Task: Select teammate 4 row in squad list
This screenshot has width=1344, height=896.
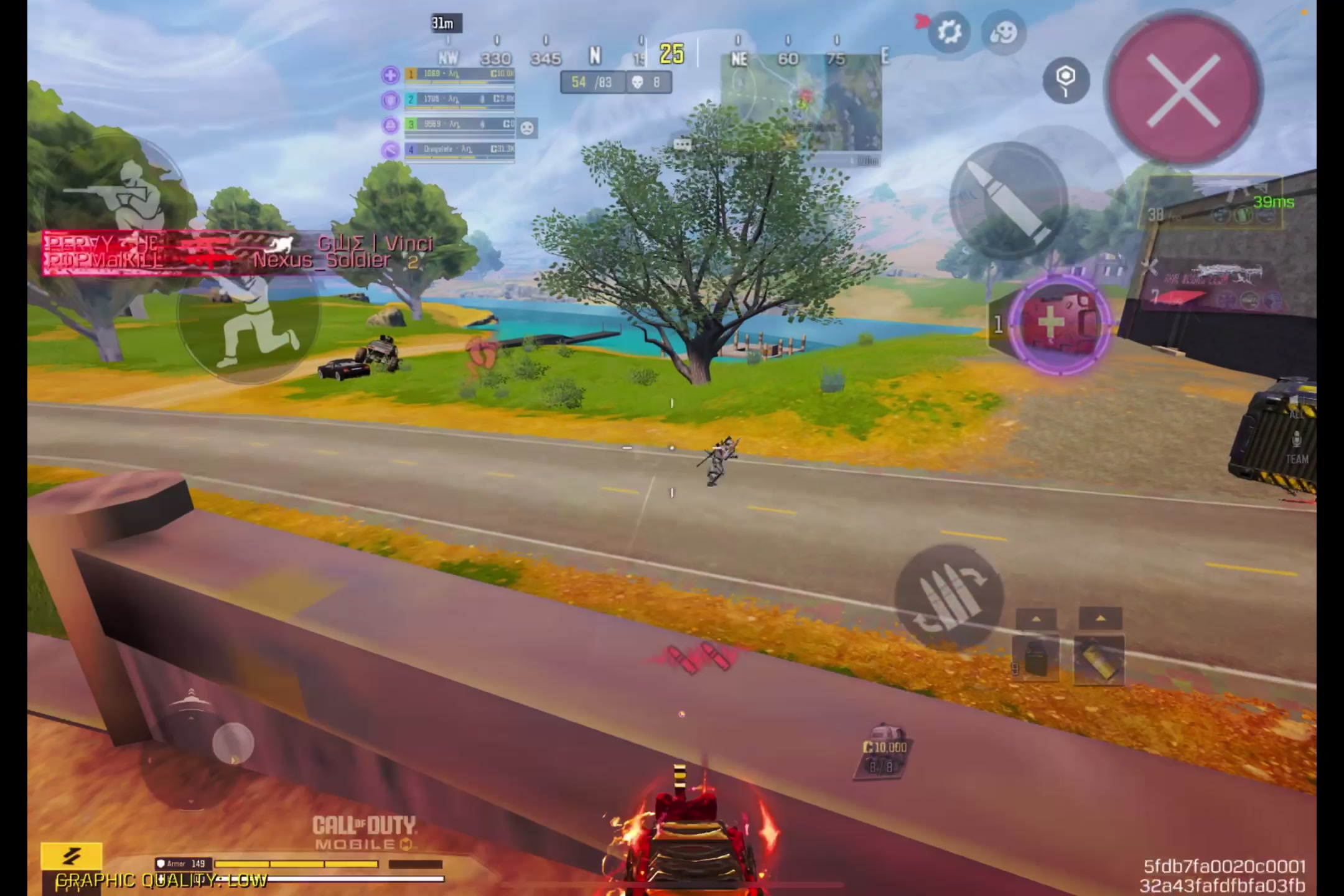Action: click(x=459, y=150)
